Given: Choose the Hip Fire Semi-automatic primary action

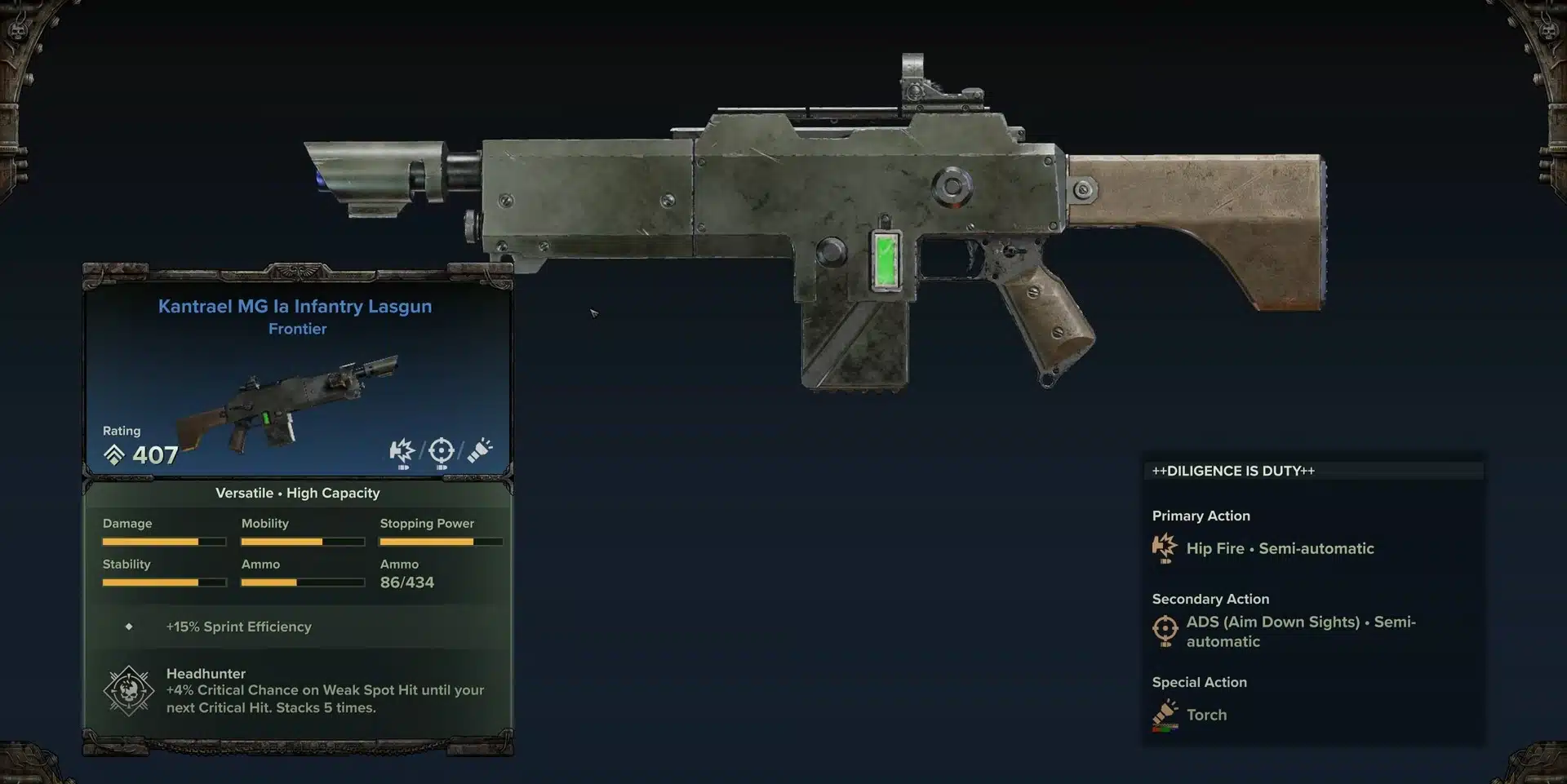Looking at the screenshot, I should pyautogui.click(x=1279, y=549).
